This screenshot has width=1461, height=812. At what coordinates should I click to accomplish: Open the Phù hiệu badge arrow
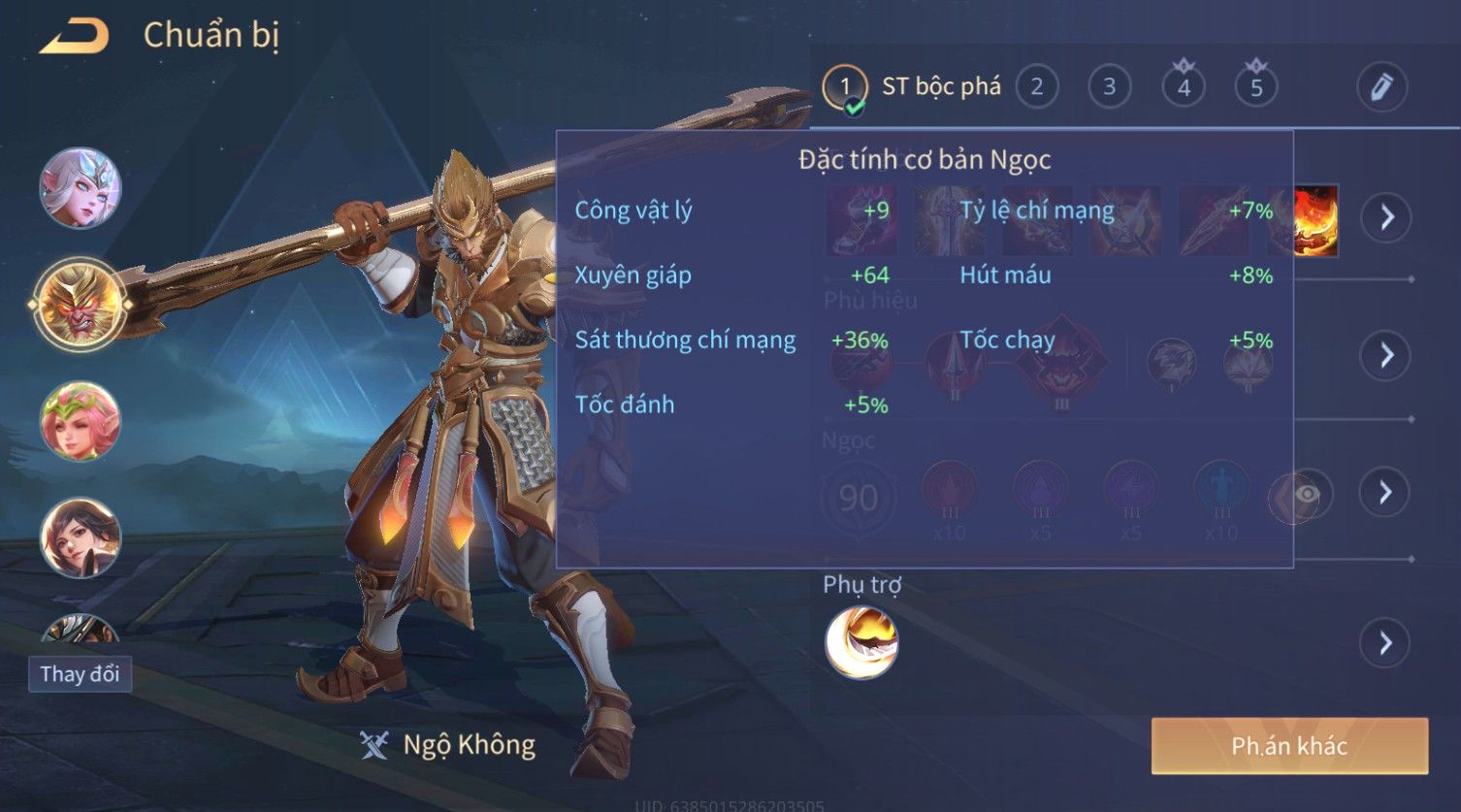click(1385, 355)
